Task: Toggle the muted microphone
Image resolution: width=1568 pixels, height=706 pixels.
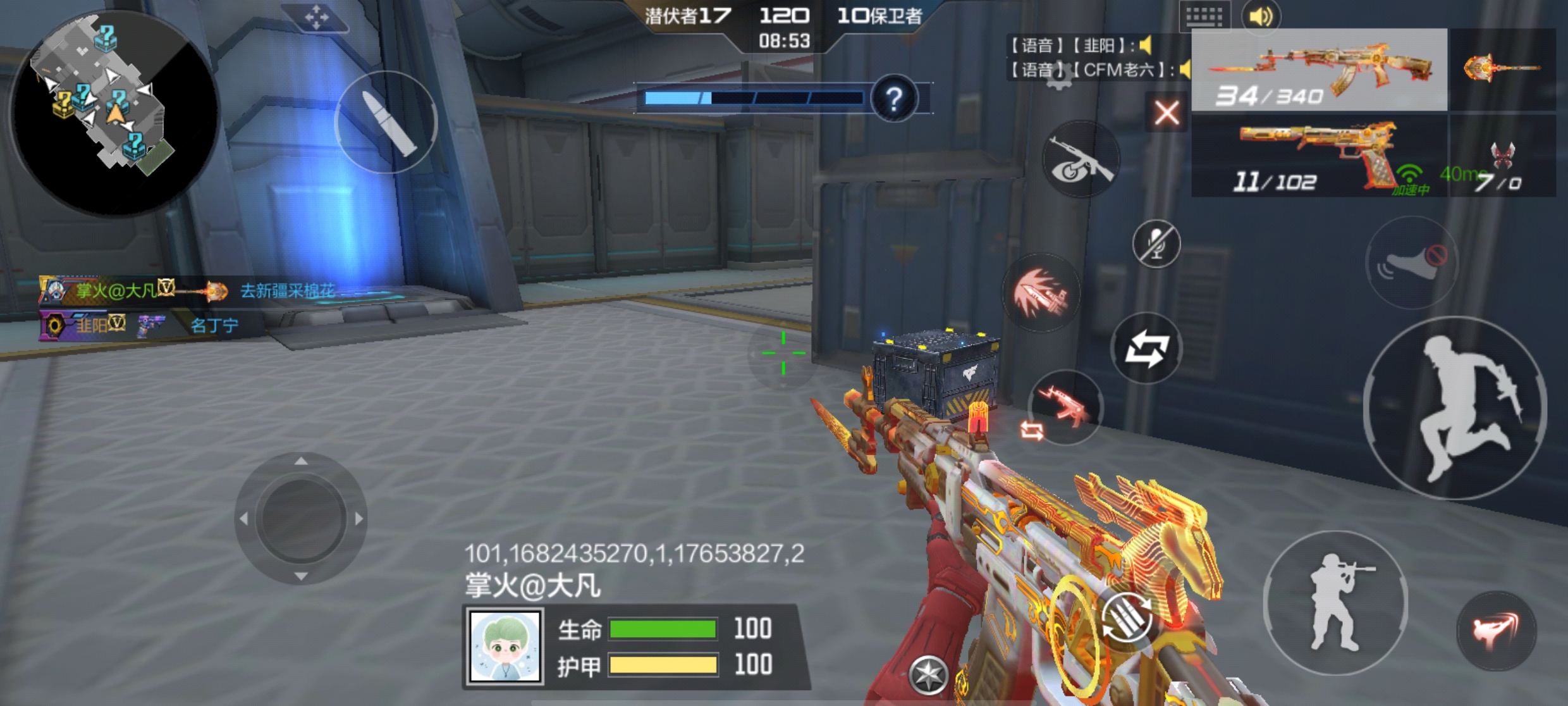Action: coord(1156,244)
